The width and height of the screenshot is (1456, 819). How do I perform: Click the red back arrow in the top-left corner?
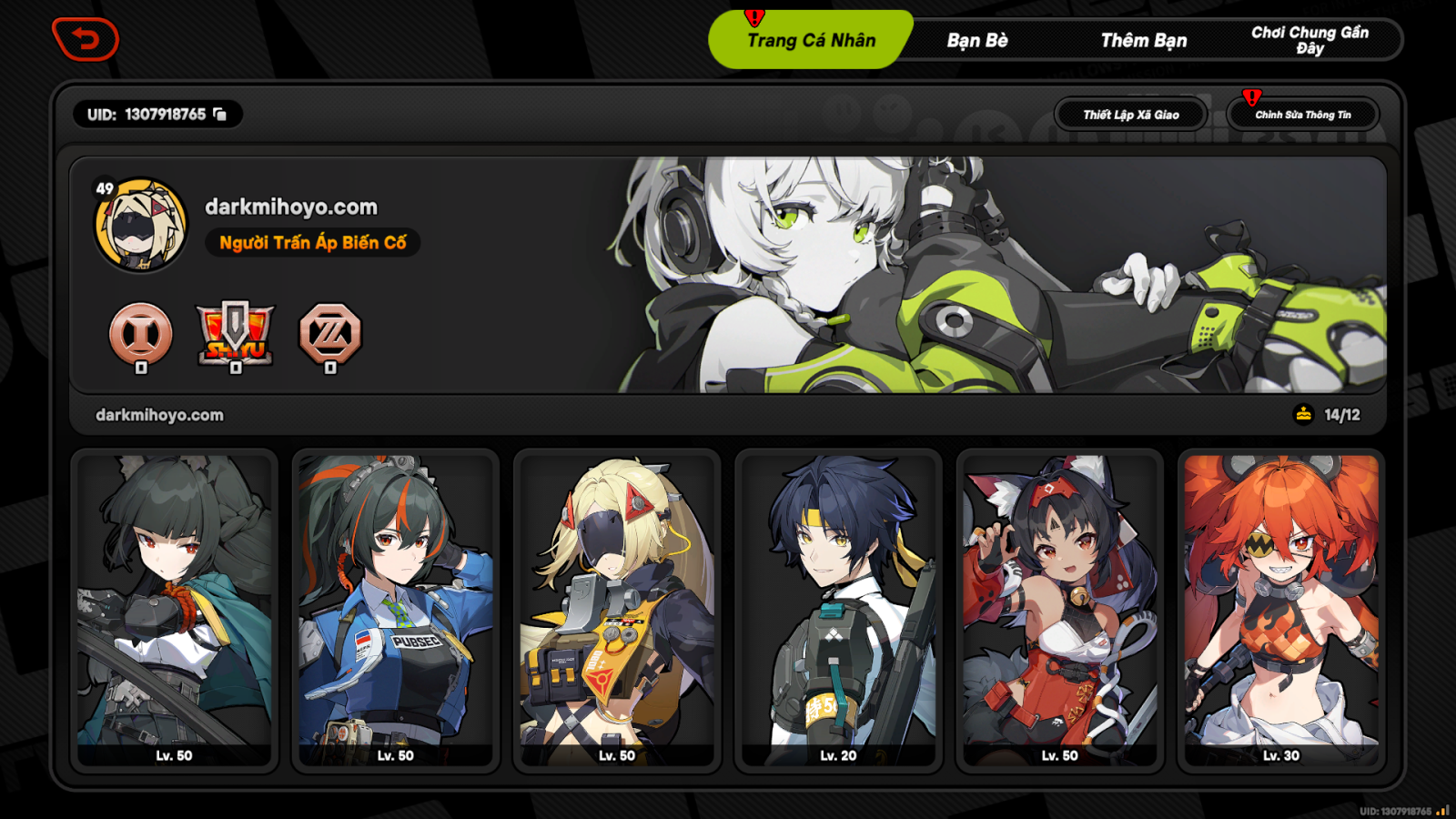click(86, 38)
